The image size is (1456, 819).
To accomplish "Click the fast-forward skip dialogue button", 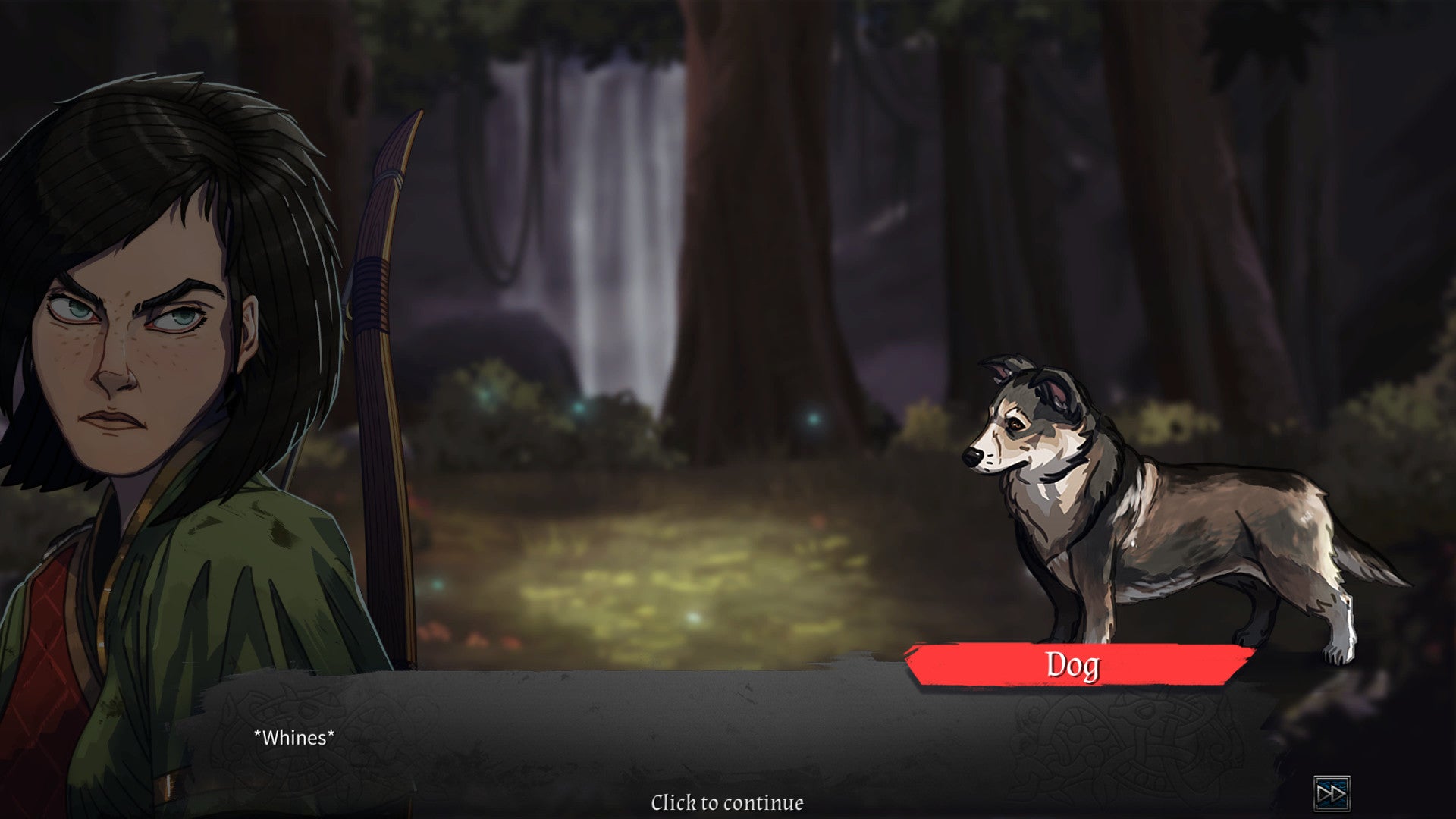I will [x=1332, y=794].
